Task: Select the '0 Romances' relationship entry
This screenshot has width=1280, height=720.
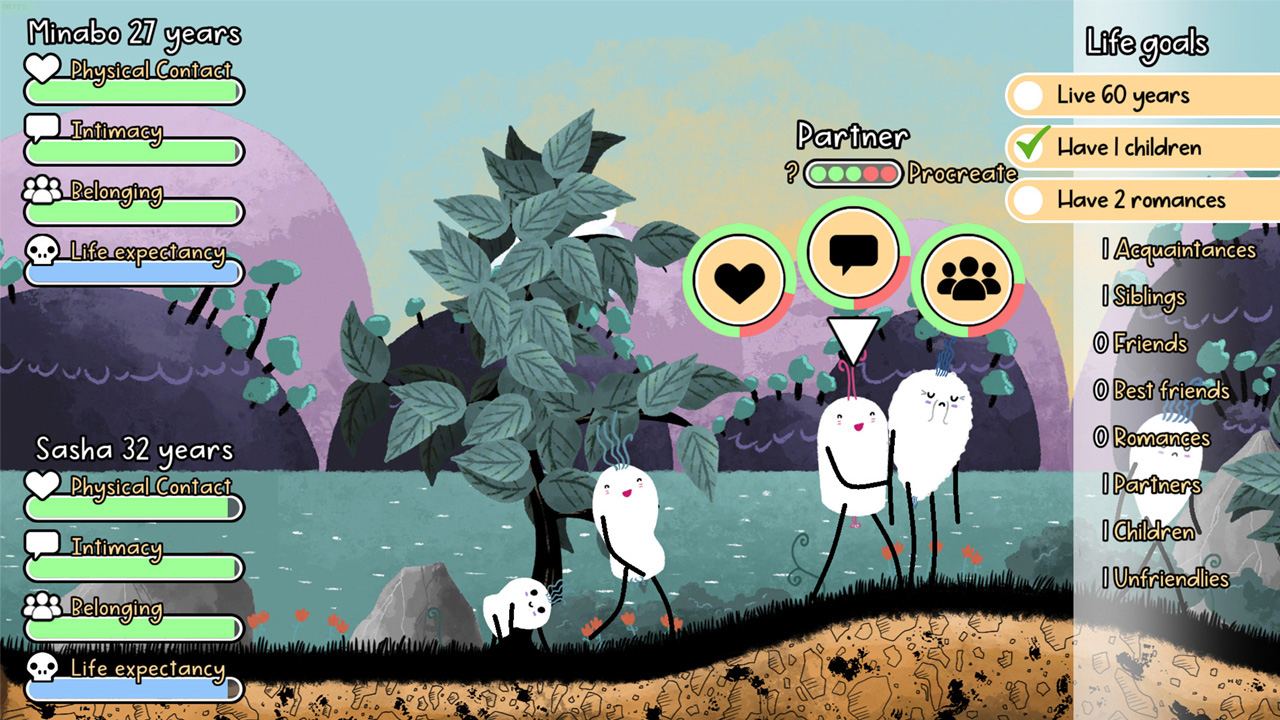Action: pyautogui.click(x=1153, y=438)
